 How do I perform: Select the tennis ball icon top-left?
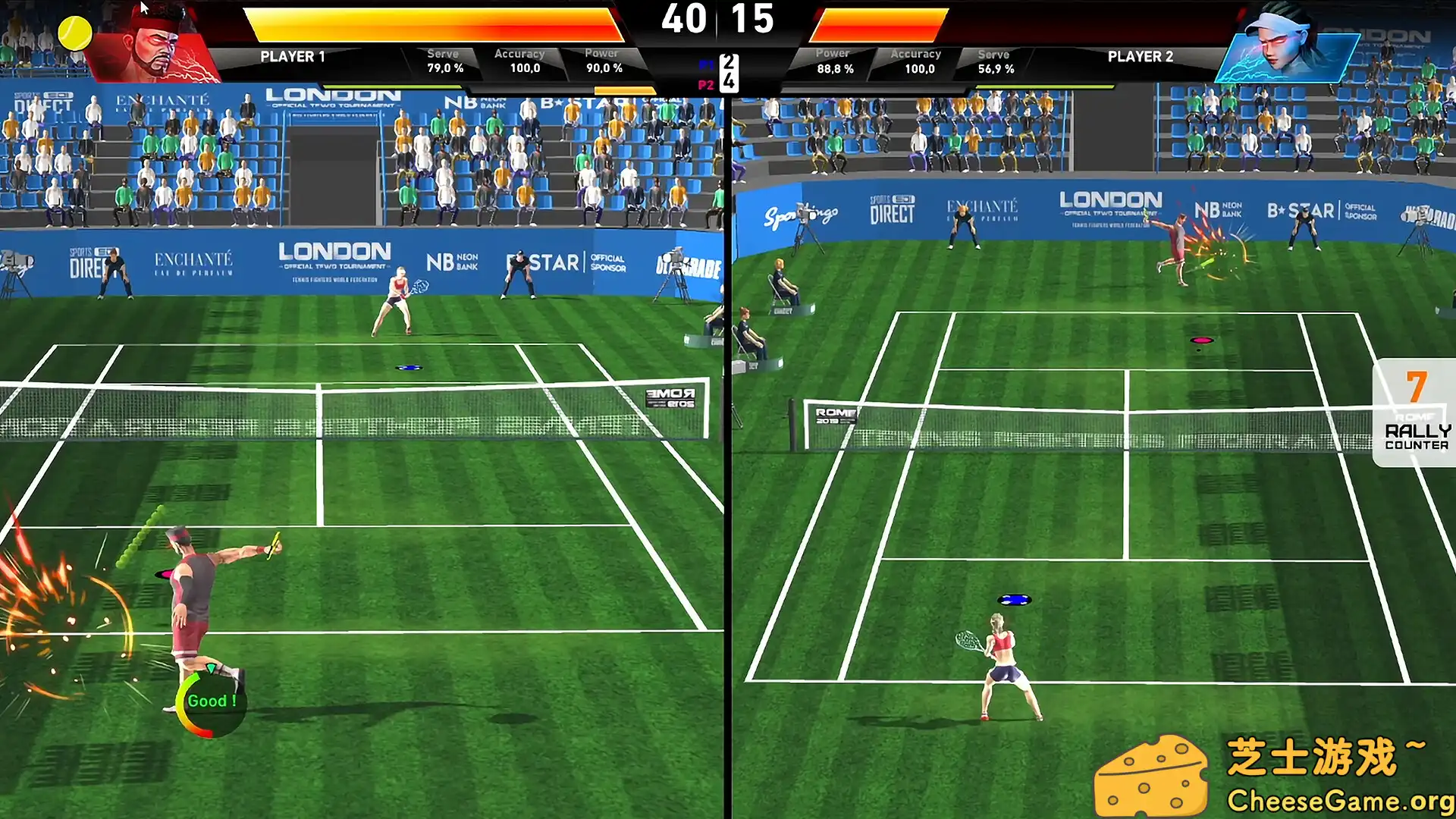pos(74,33)
